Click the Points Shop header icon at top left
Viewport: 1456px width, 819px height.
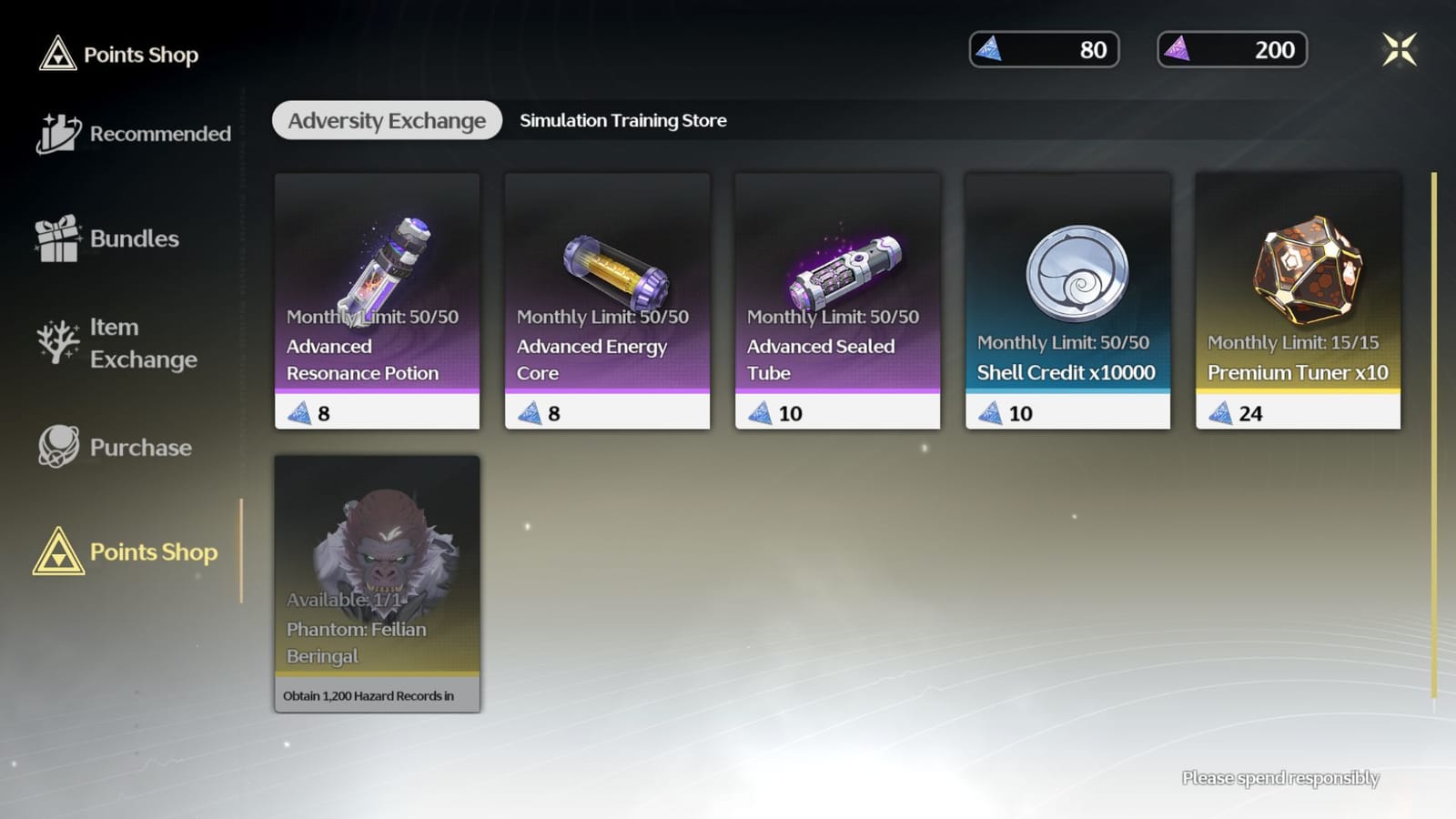tap(56, 55)
